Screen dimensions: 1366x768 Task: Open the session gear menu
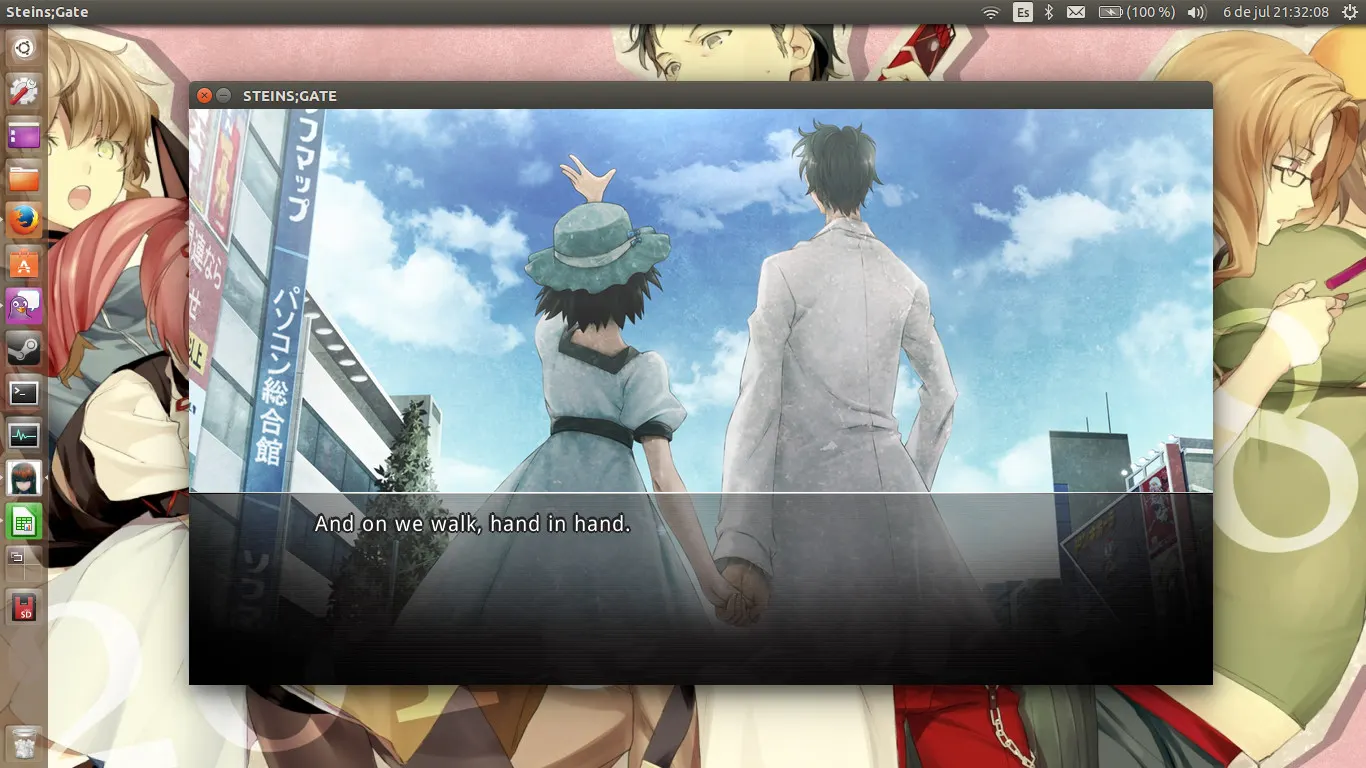click(x=1348, y=12)
